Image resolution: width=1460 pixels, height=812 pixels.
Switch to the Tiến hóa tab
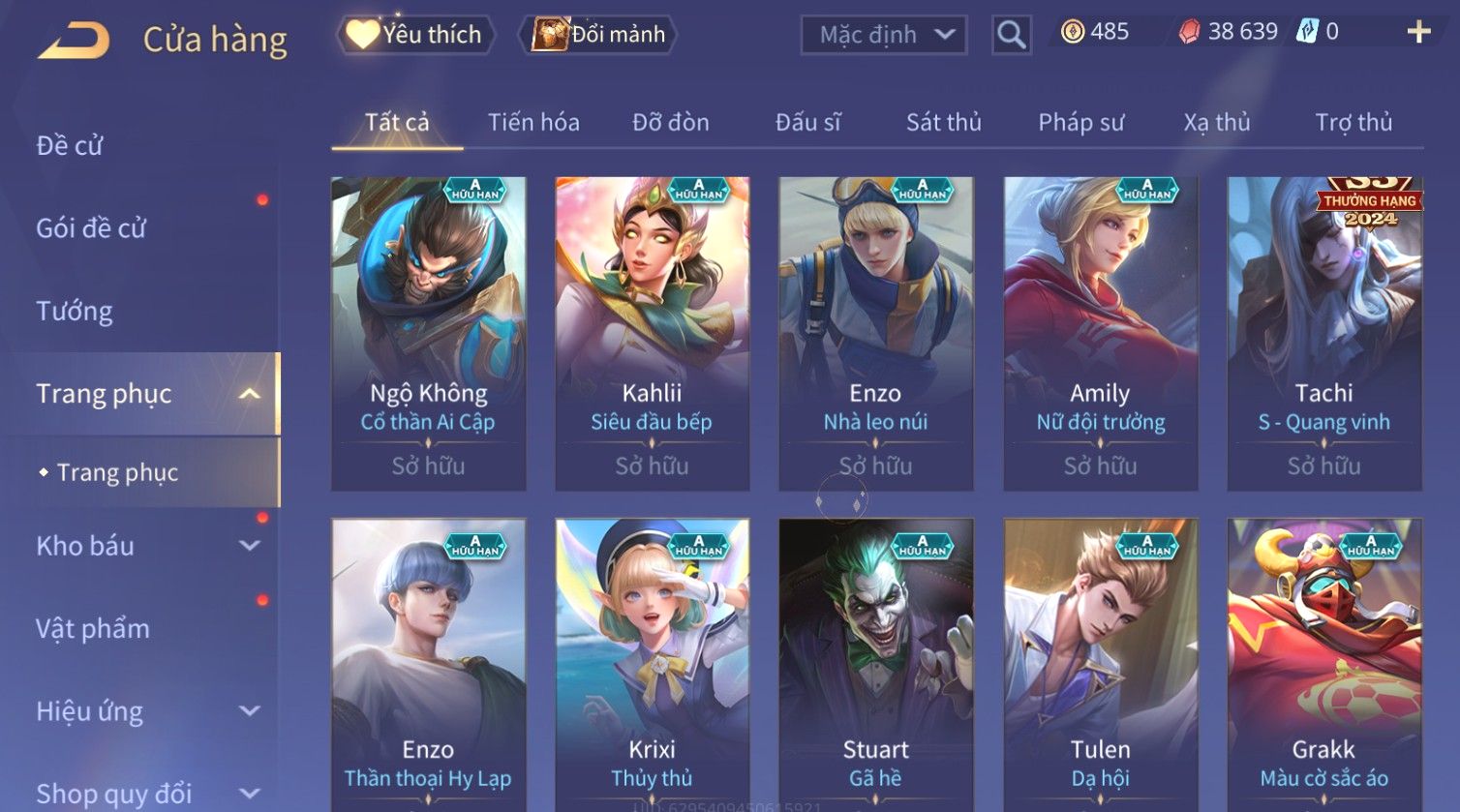pos(533,123)
